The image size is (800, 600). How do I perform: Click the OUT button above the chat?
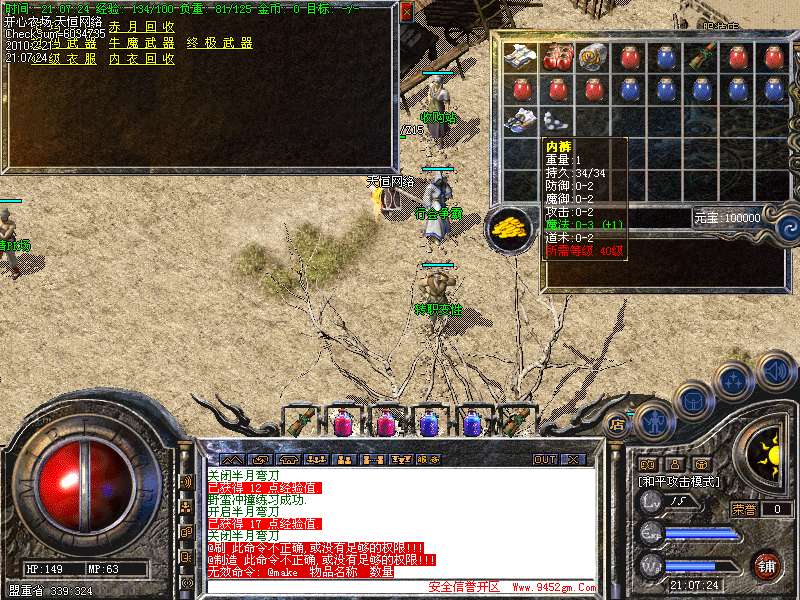click(x=545, y=460)
